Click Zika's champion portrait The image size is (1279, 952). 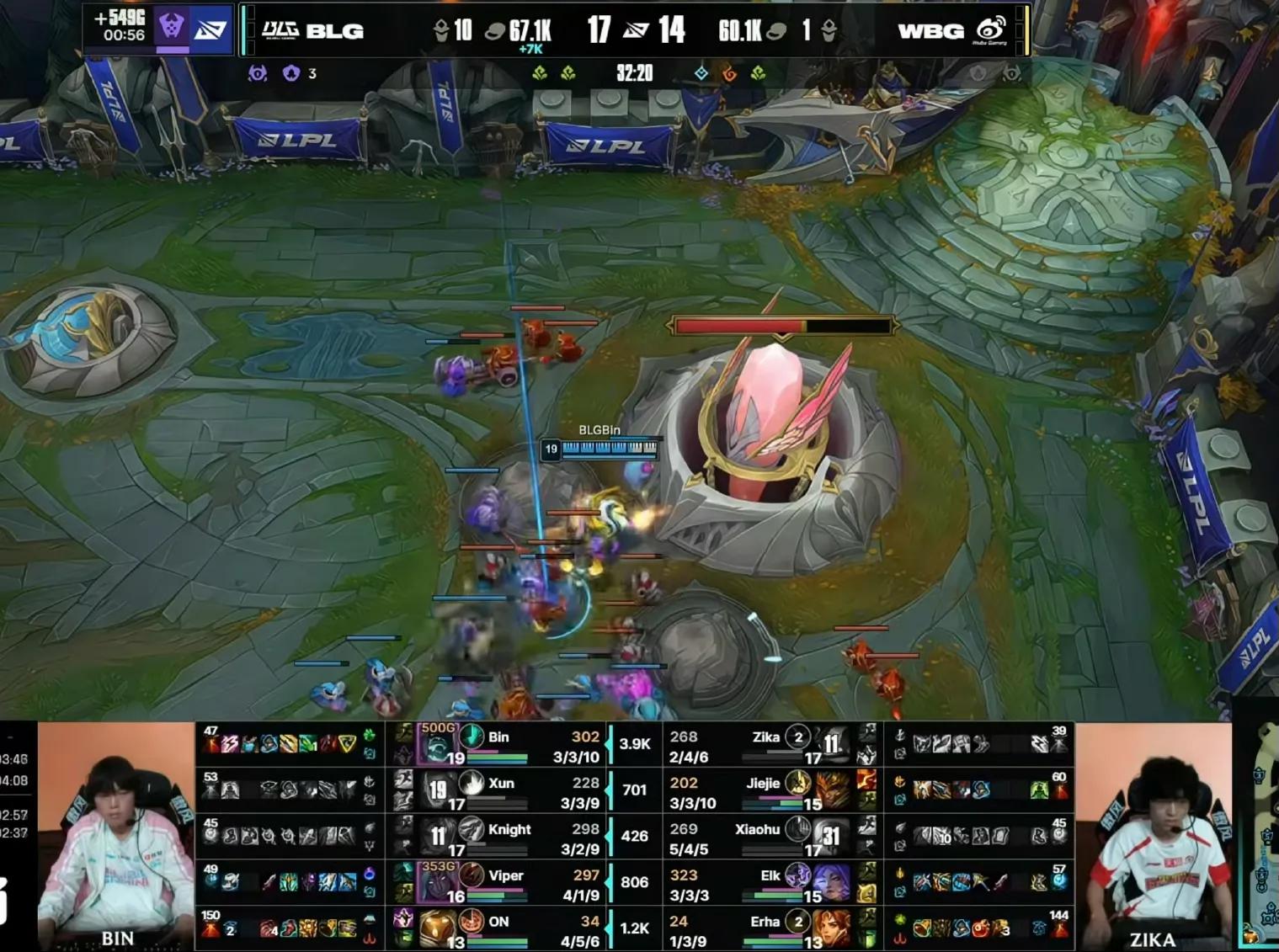[x=832, y=744]
